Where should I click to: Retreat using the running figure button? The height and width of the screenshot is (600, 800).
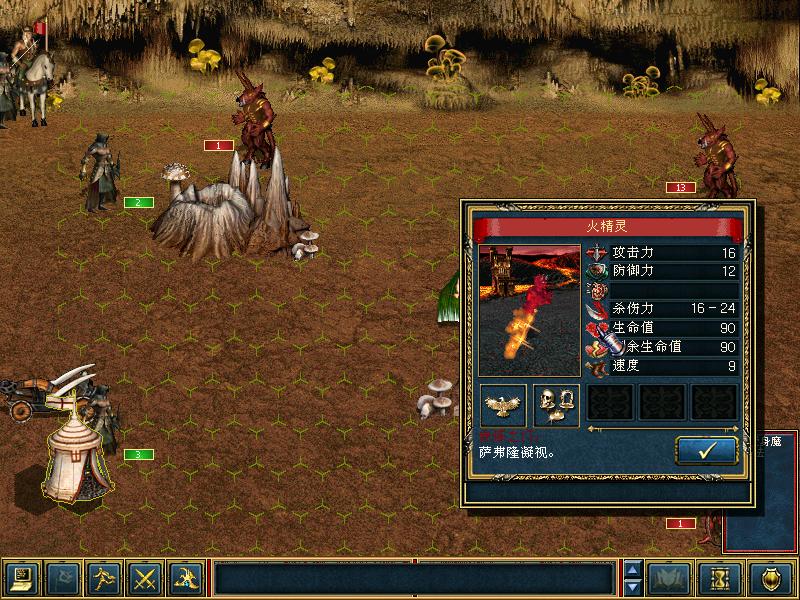point(104,578)
